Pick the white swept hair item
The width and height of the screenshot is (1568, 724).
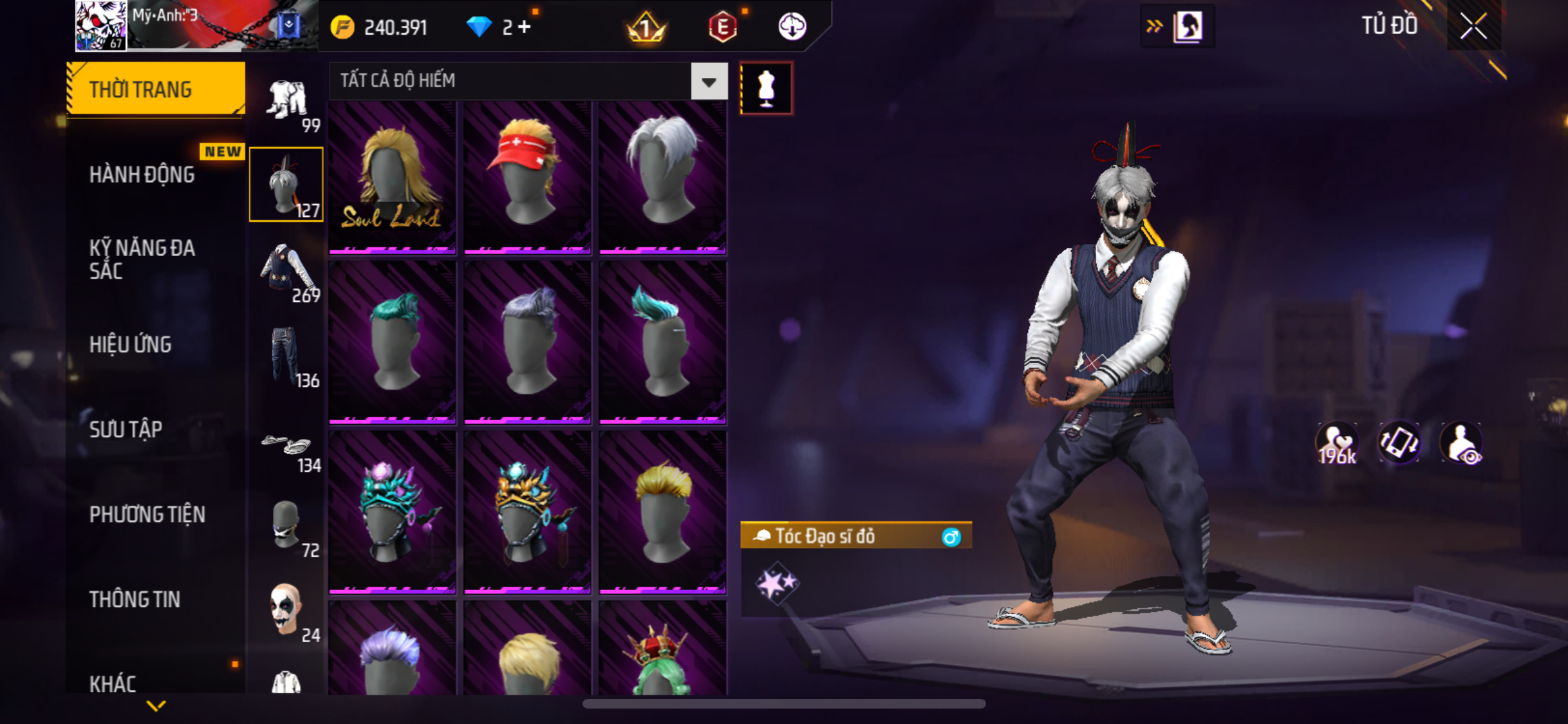(662, 177)
